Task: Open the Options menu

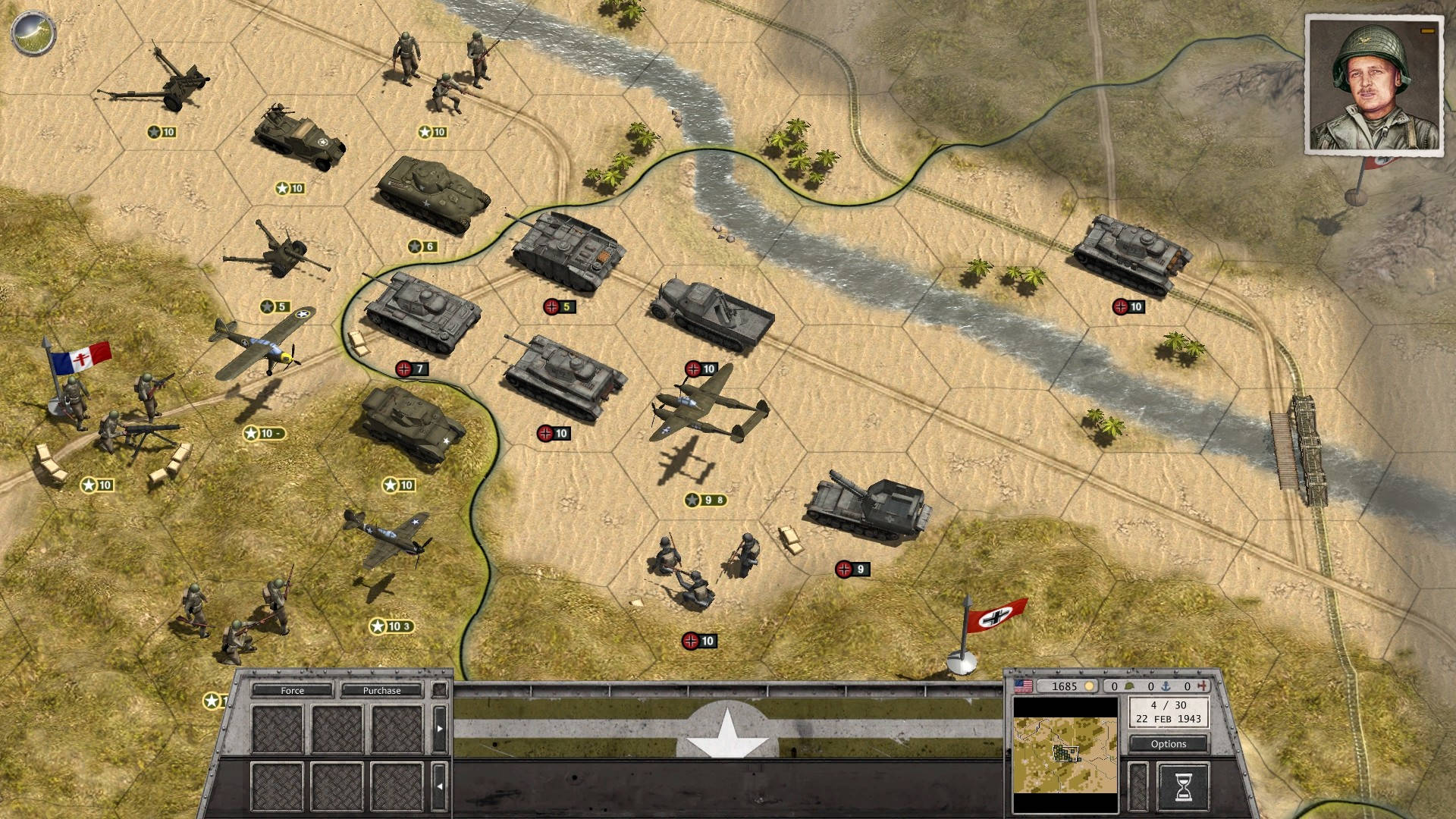Action: [x=1168, y=744]
